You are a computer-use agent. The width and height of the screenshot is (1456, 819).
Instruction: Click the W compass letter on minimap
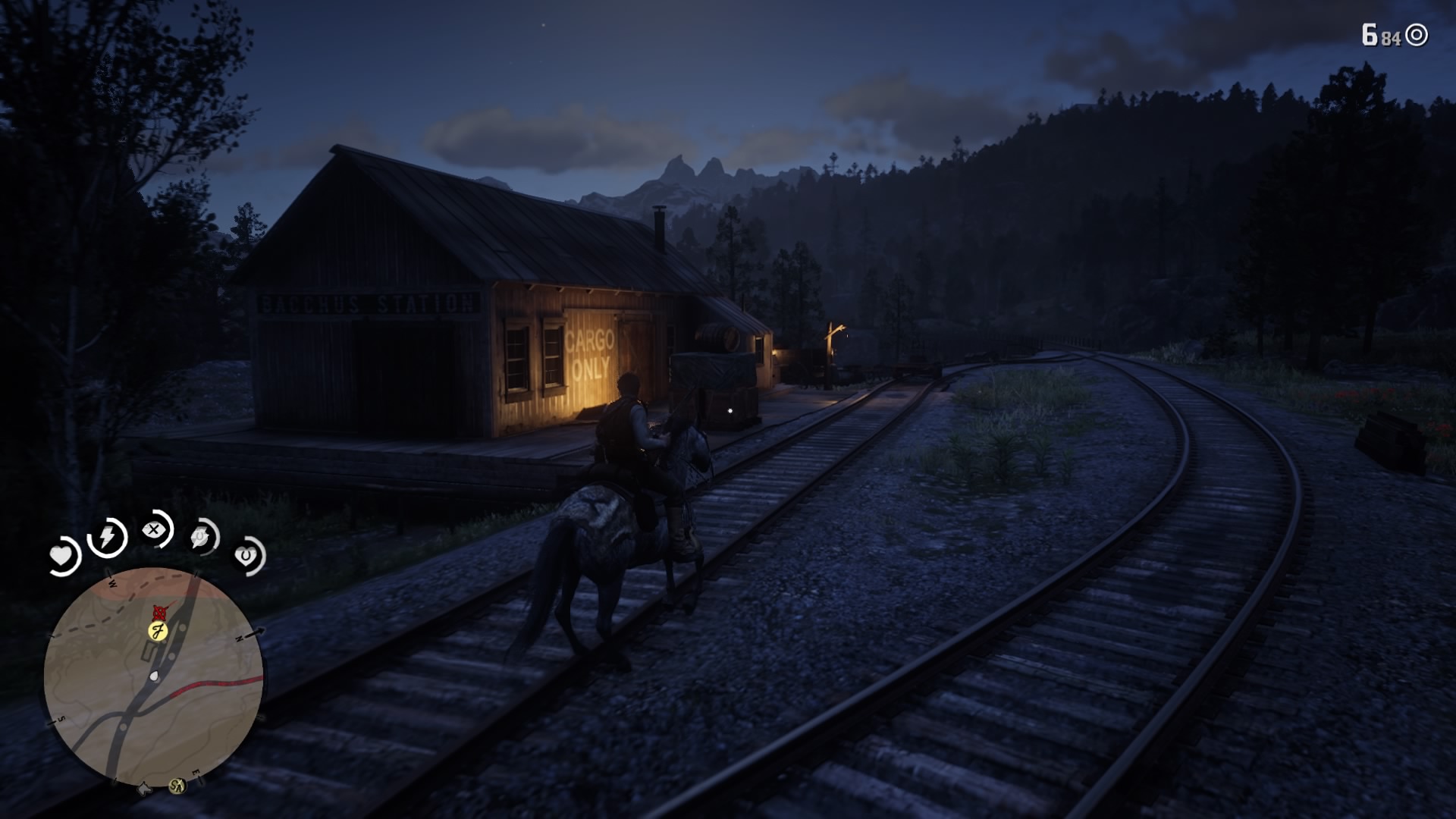coord(111,582)
